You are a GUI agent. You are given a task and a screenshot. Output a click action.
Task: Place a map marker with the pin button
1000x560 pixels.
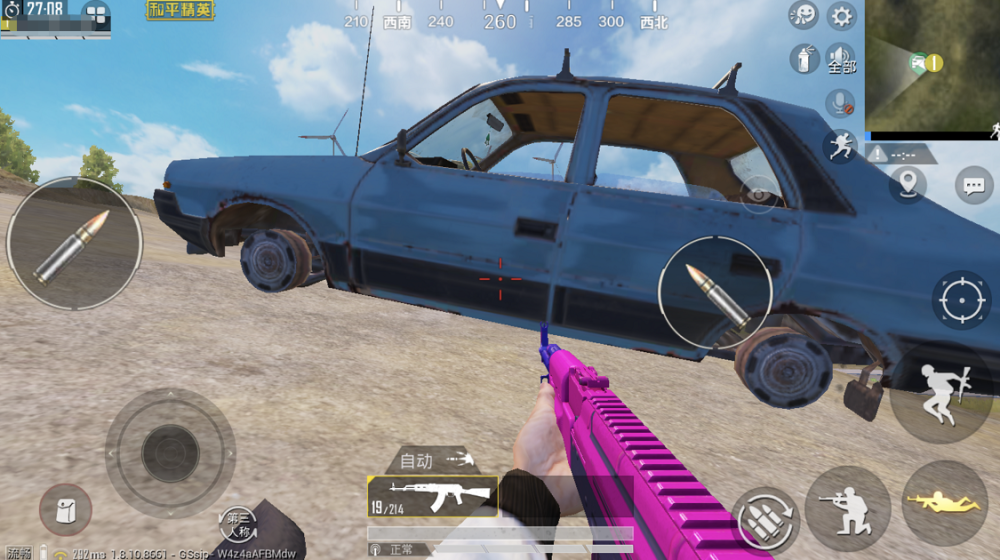[908, 182]
